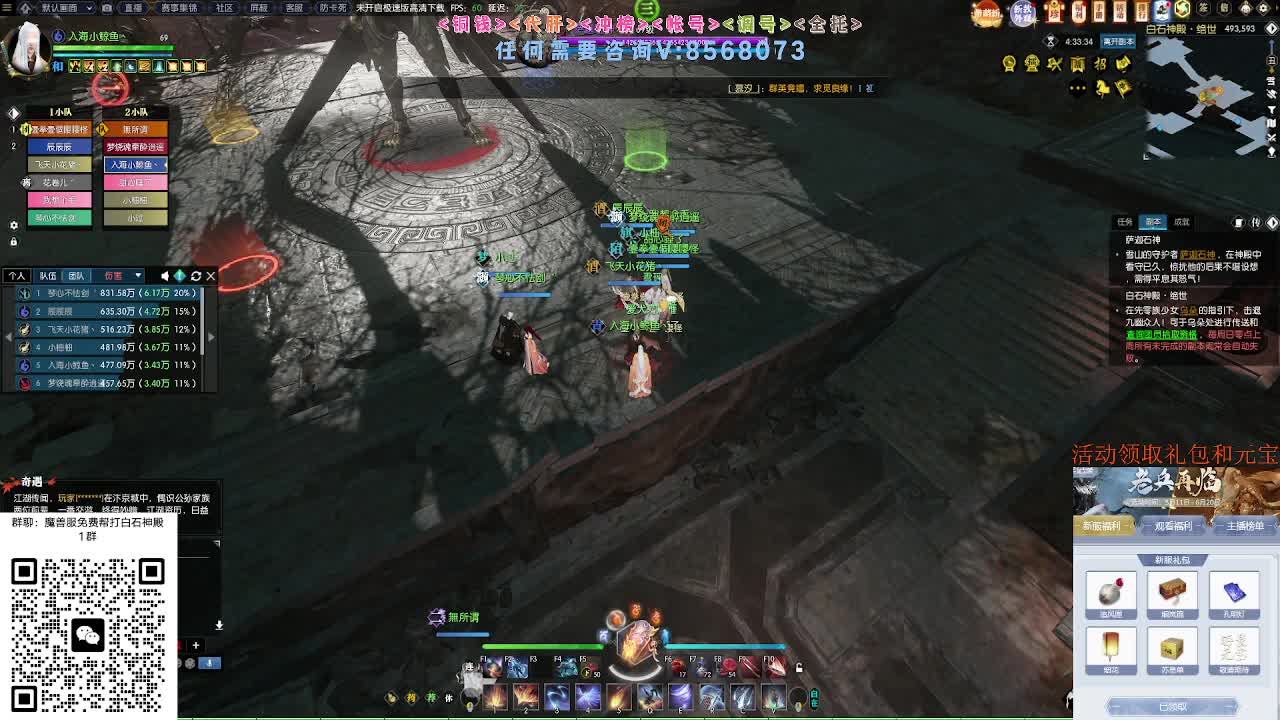
Task: Toggle the lock icon on the skill bar
Action: [x=798, y=667]
